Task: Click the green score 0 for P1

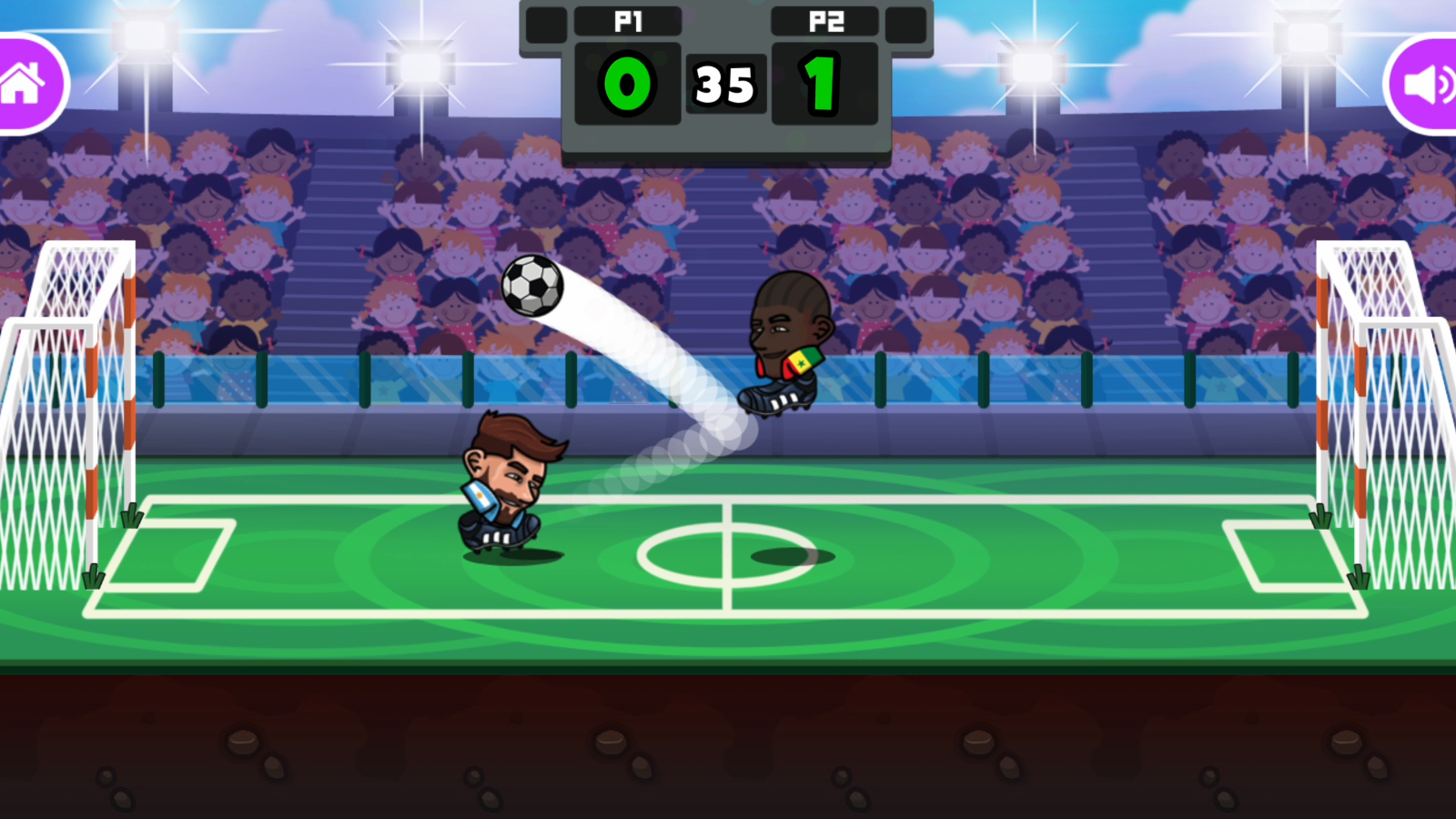Action: 626,85
